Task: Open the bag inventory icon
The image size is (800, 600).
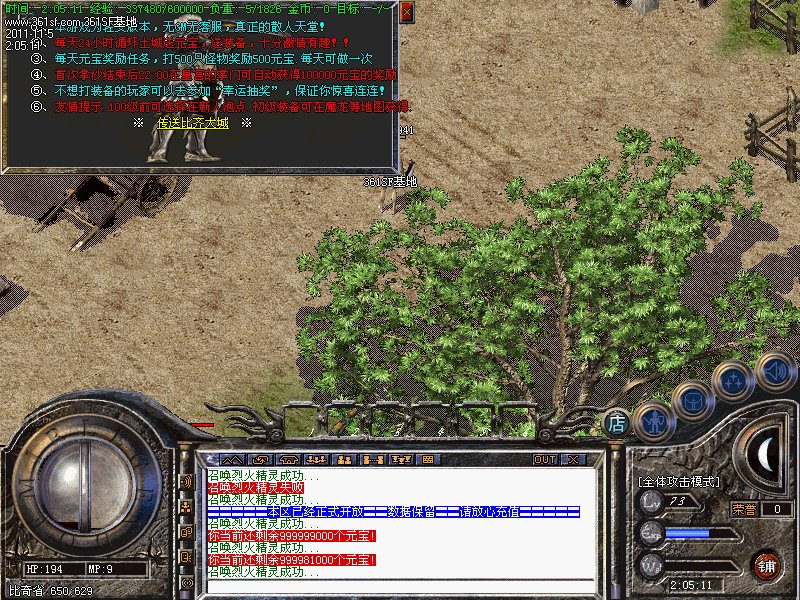Action: coord(694,401)
